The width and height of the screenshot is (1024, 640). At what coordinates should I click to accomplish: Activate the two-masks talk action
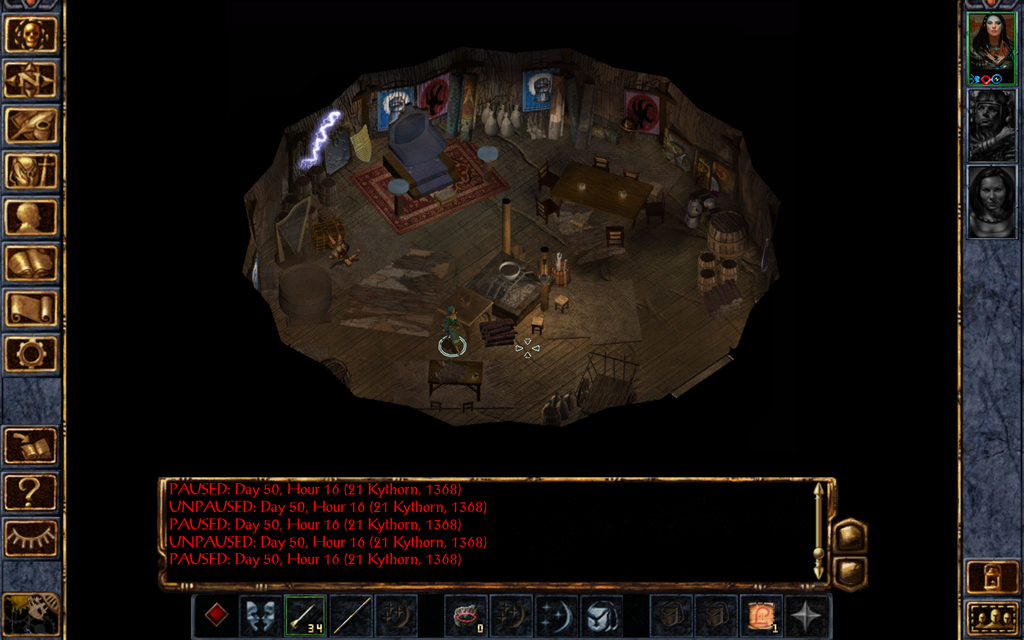260,615
